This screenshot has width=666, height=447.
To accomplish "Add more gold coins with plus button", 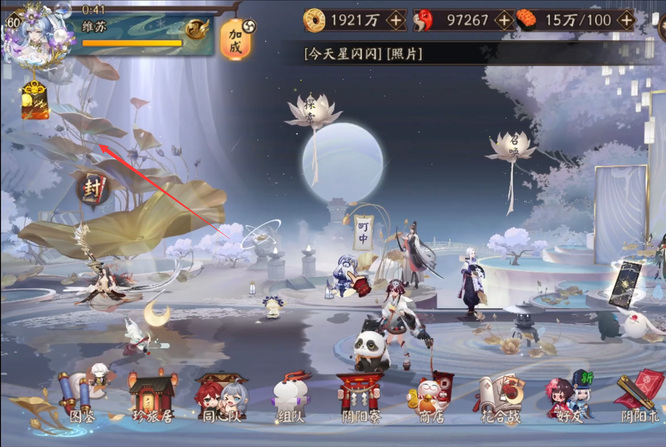I will tap(397, 19).
